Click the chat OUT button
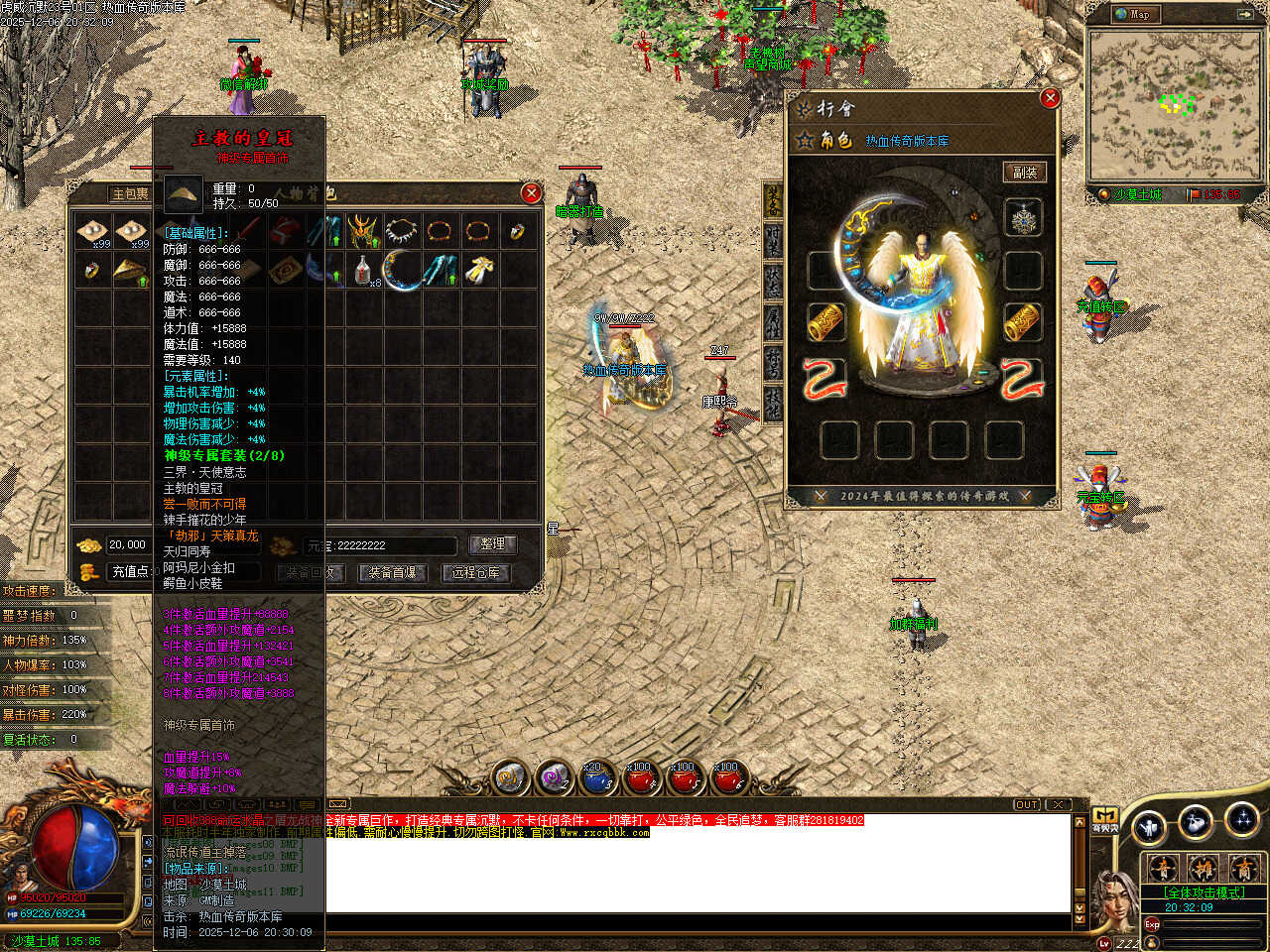Screen dimensions: 1270x952 pyautogui.click(x=1027, y=804)
